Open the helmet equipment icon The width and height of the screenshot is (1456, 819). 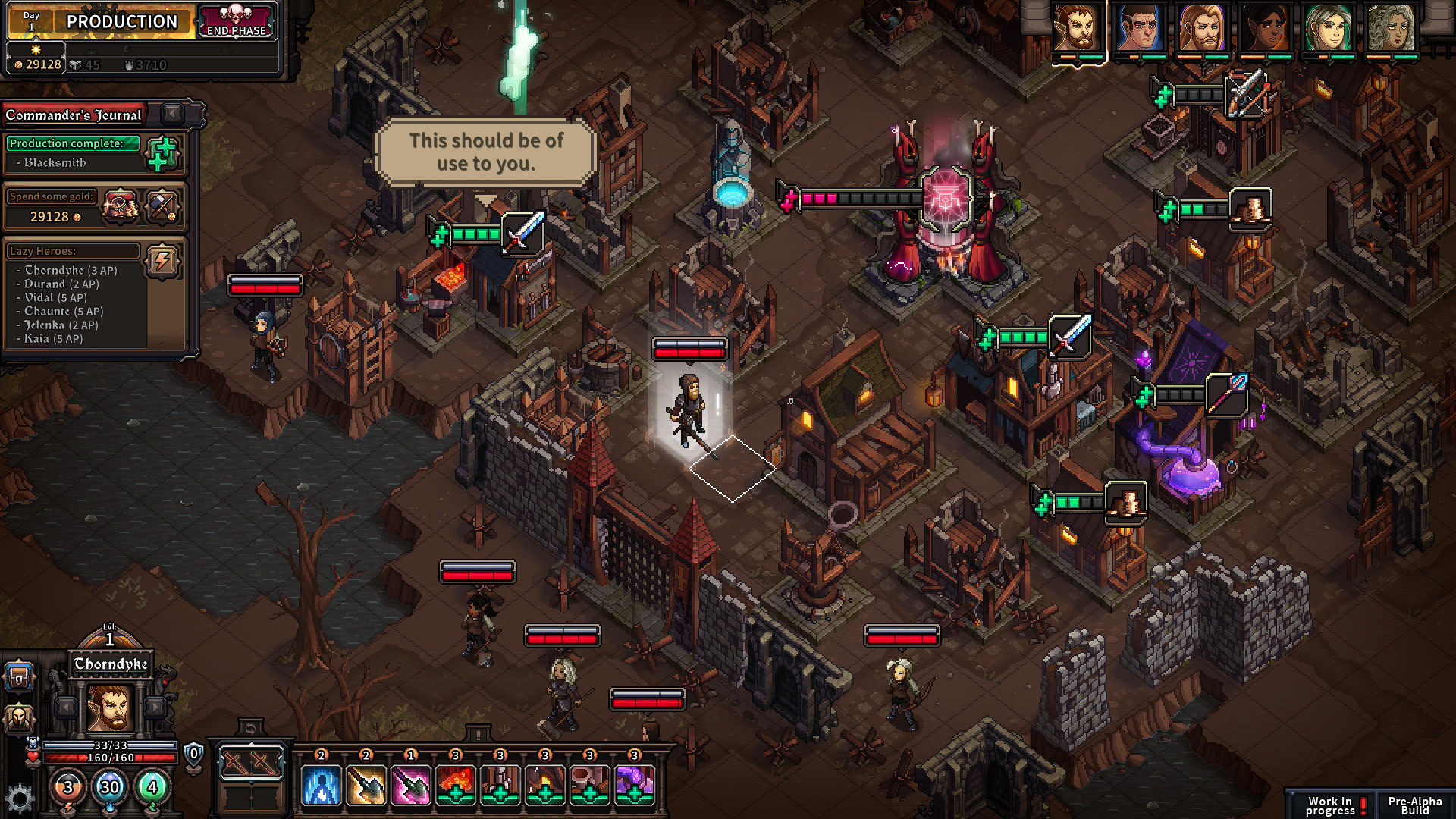pos(19,718)
